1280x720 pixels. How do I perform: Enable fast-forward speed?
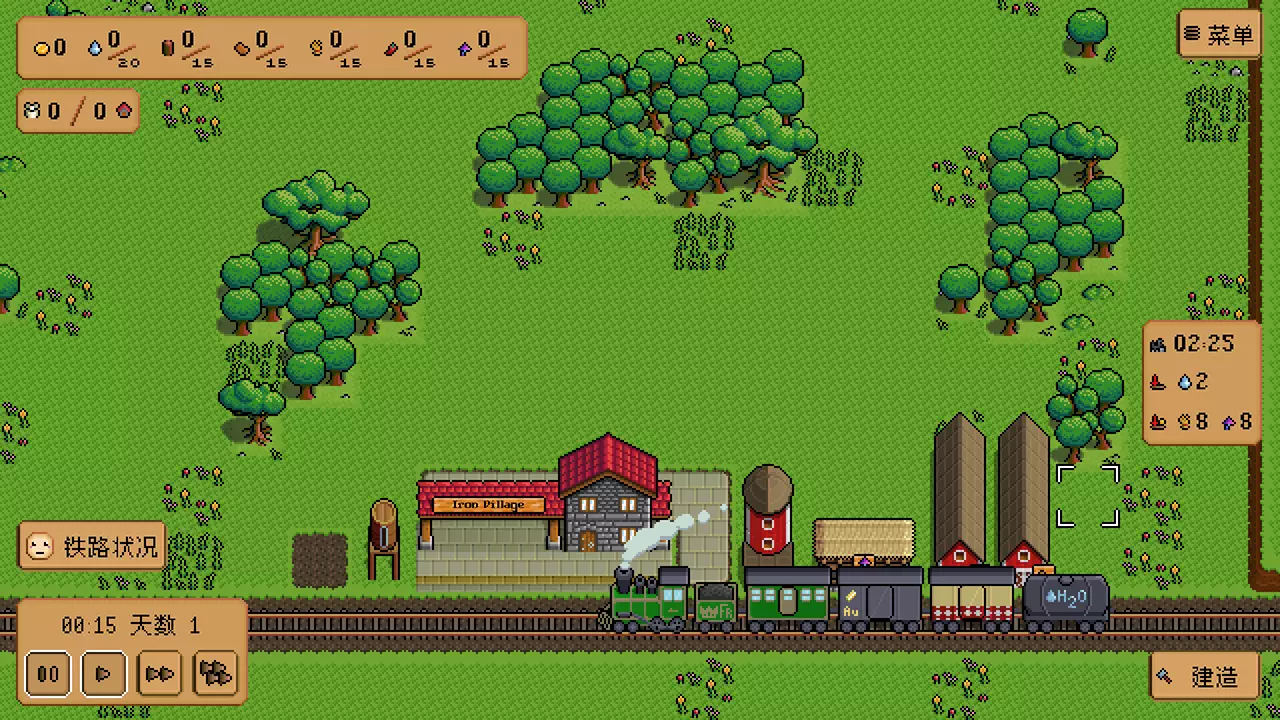[159, 674]
